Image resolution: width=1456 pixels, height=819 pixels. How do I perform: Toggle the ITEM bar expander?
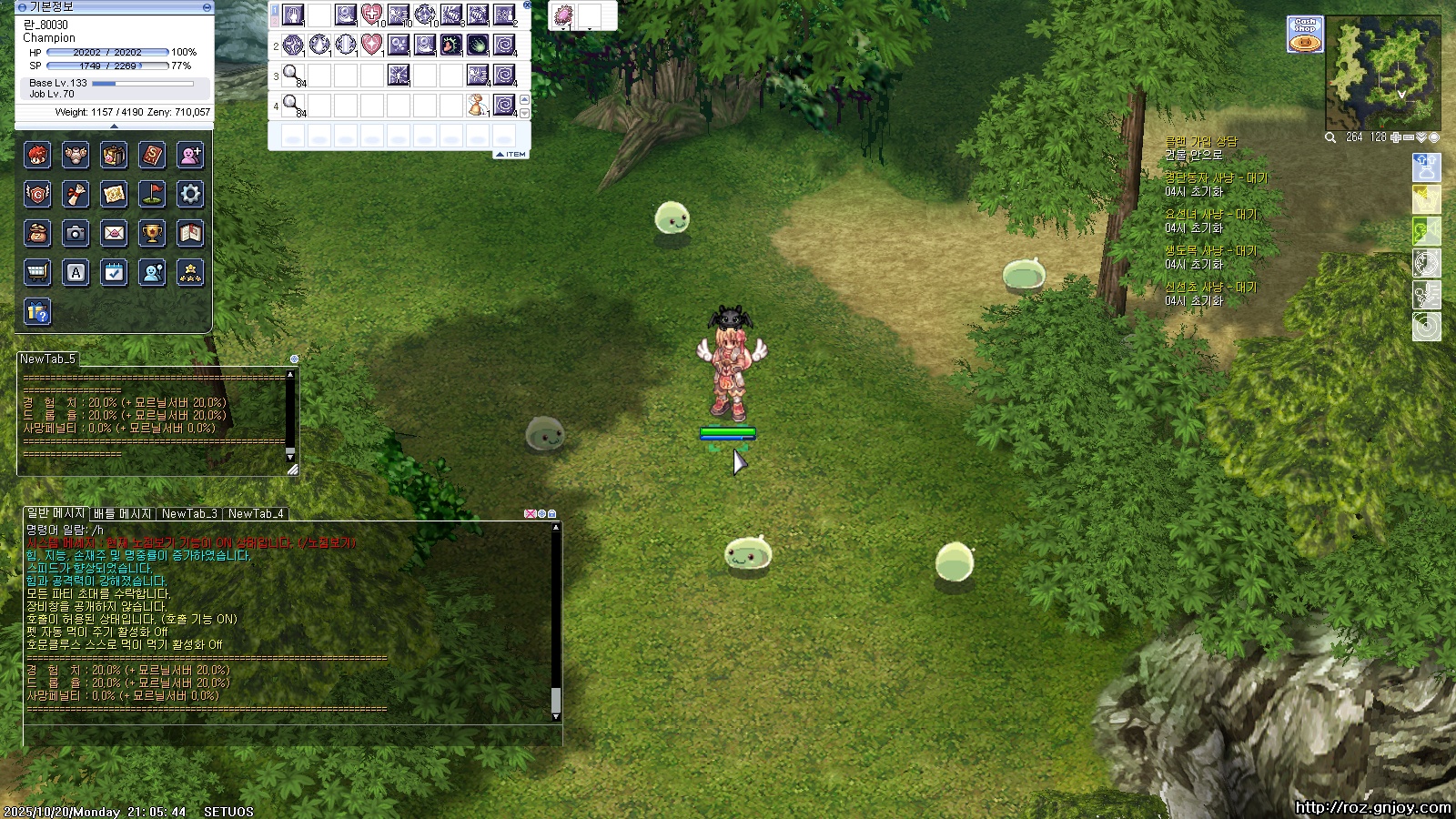click(511, 155)
